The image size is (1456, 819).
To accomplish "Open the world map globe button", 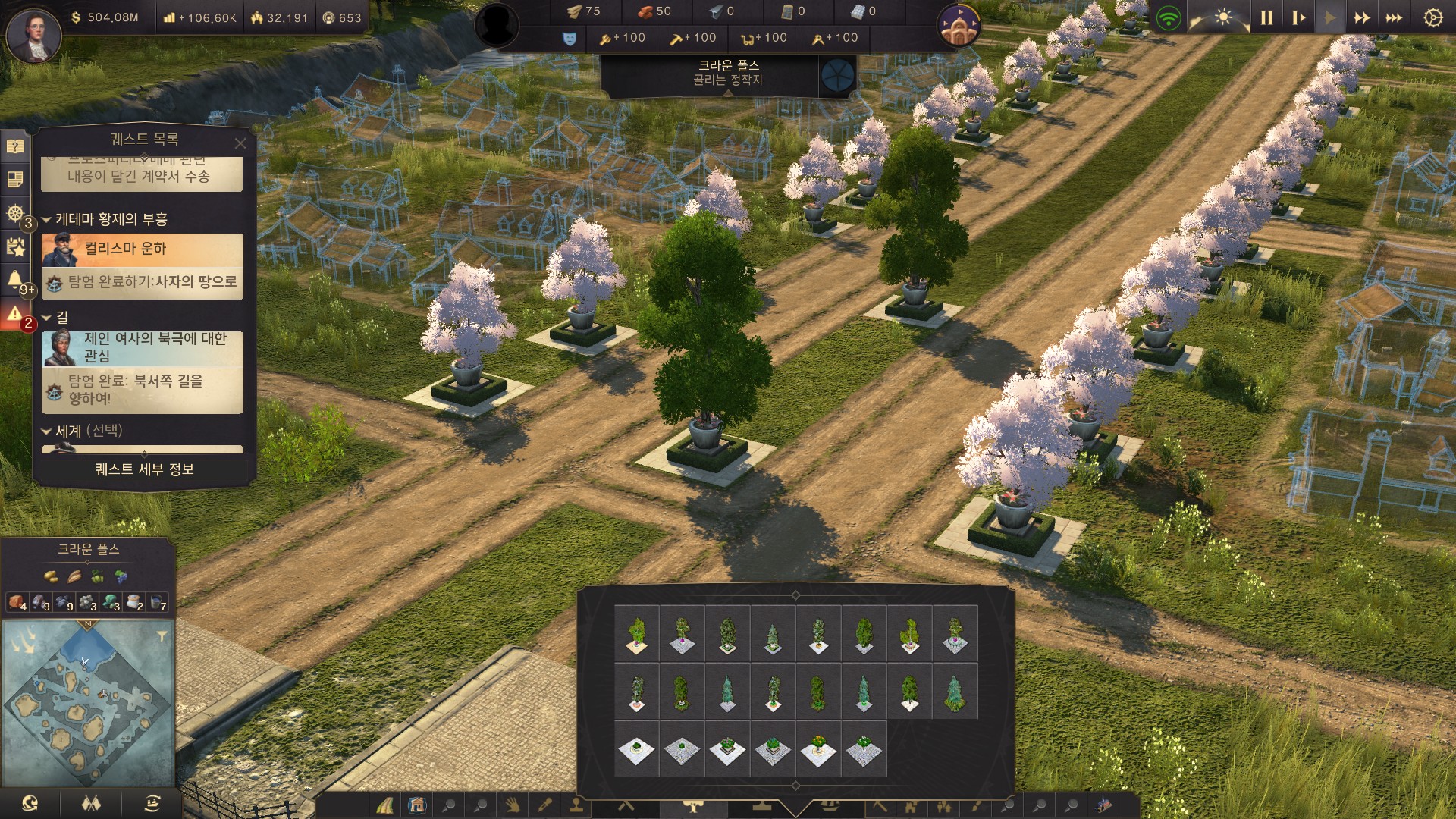I will [30, 803].
